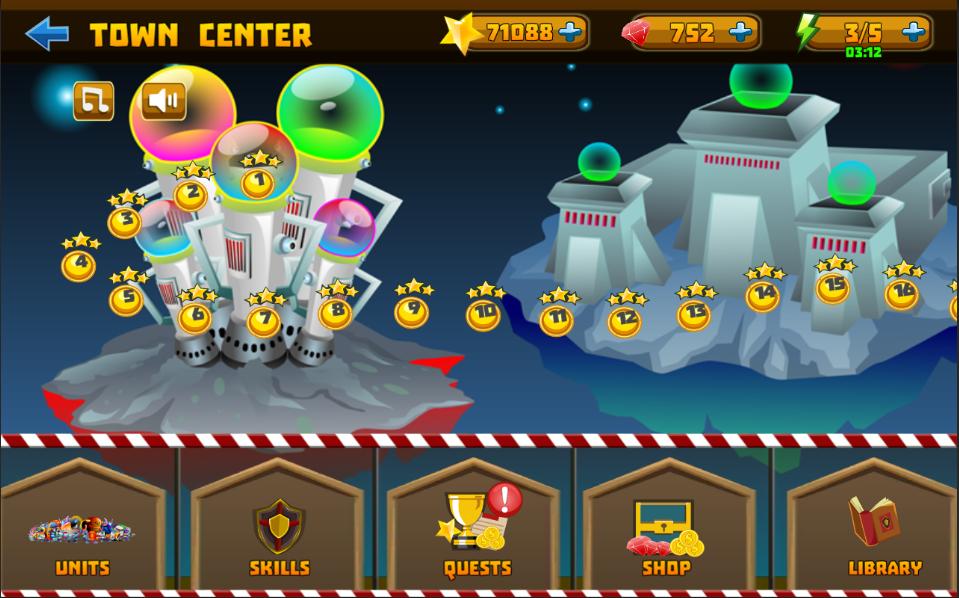Select level 10 node

point(484,314)
